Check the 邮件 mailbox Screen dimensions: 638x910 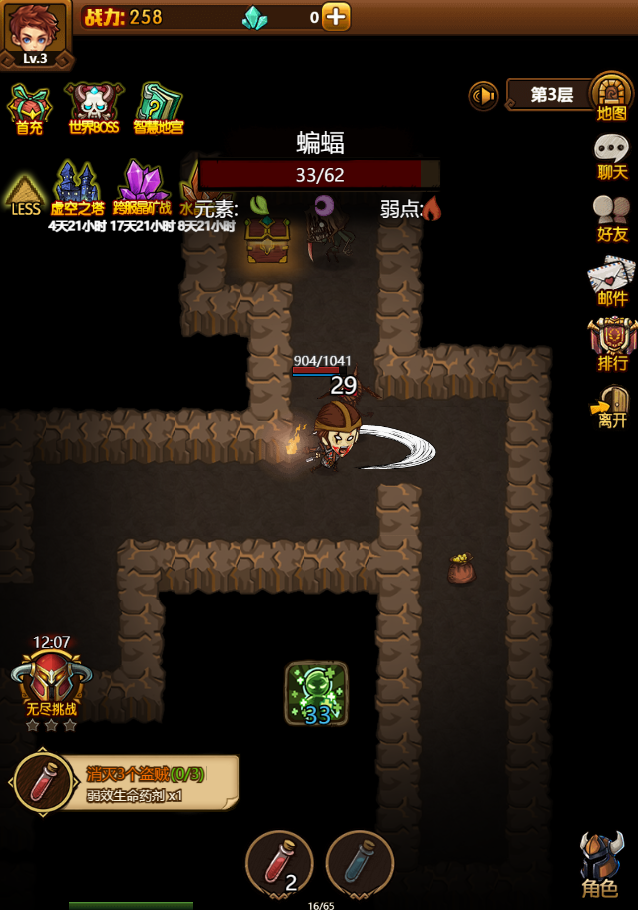(x=611, y=281)
